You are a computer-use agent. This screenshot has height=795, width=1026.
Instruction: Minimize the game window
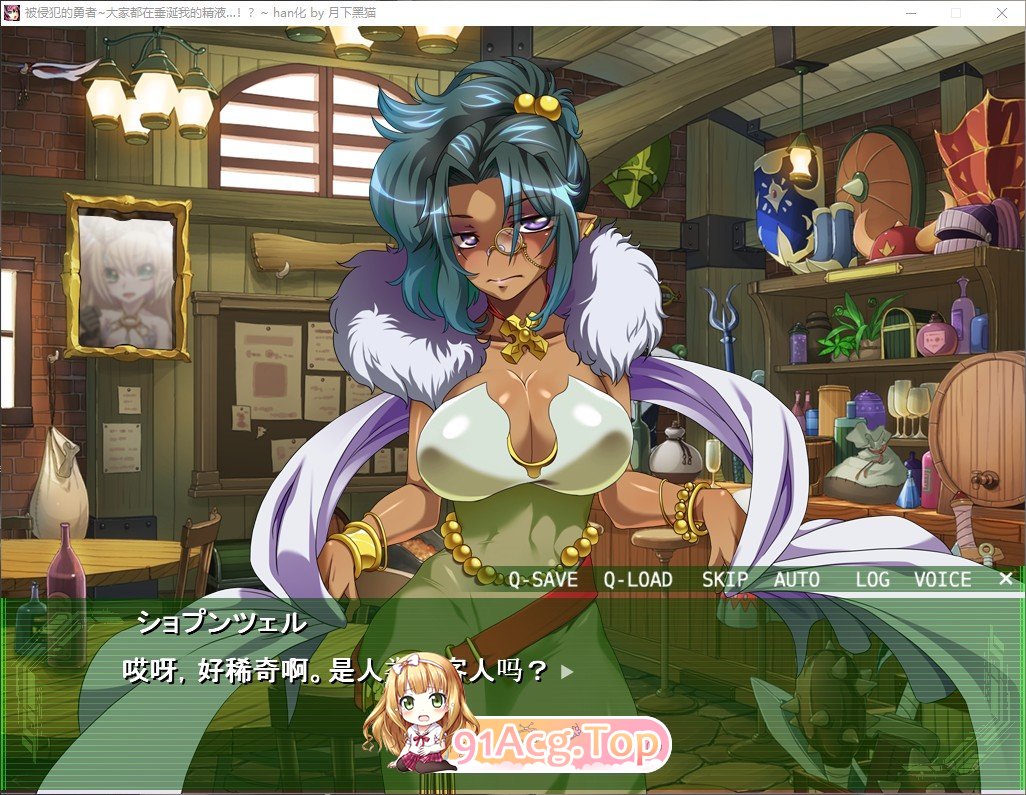tap(910, 13)
